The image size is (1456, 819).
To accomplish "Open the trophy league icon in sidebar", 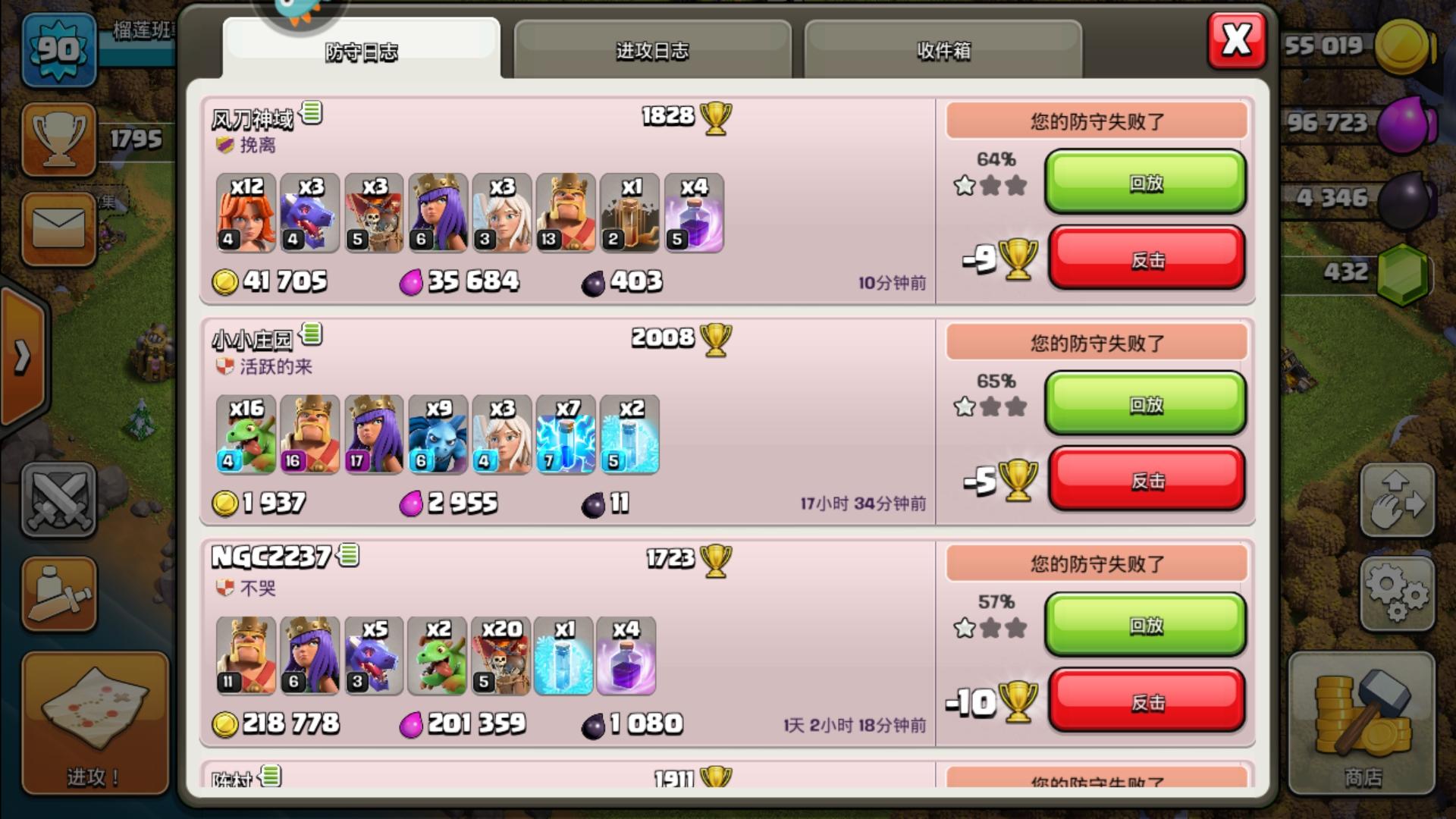I will [59, 139].
